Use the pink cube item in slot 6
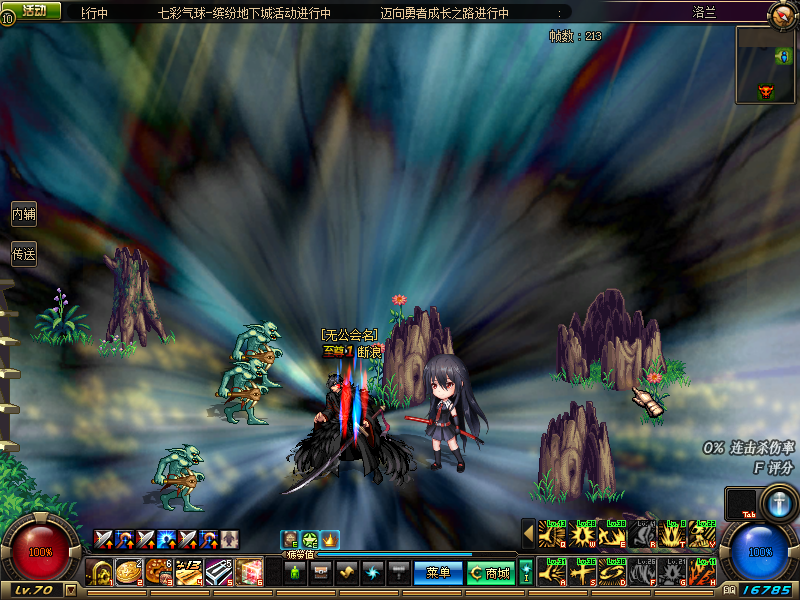800x600 pixels. [x=249, y=573]
